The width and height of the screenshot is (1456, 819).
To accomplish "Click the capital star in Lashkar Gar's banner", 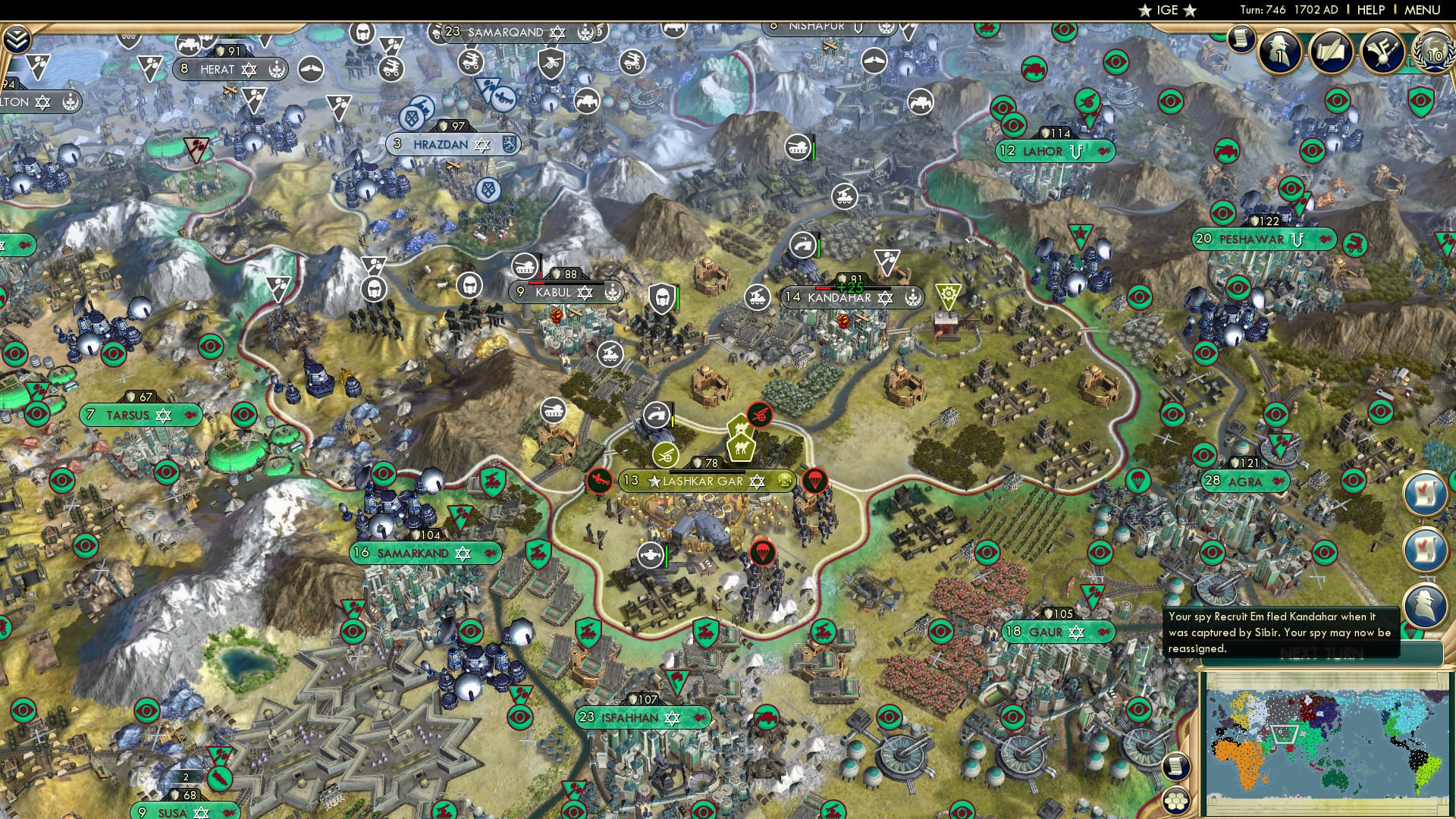I will pyautogui.click(x=653, y=480).
